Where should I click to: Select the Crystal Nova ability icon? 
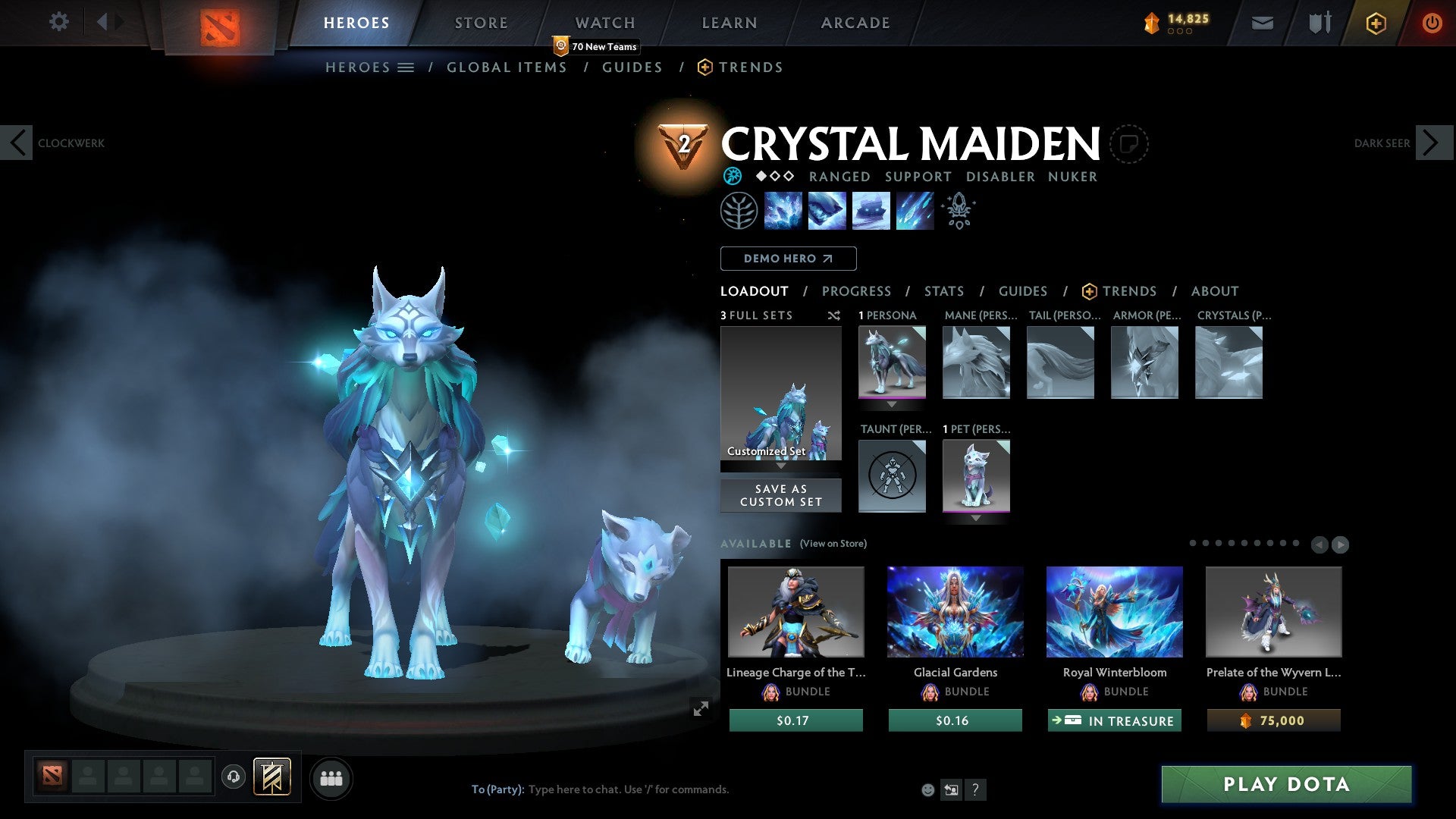pos(783,210)
